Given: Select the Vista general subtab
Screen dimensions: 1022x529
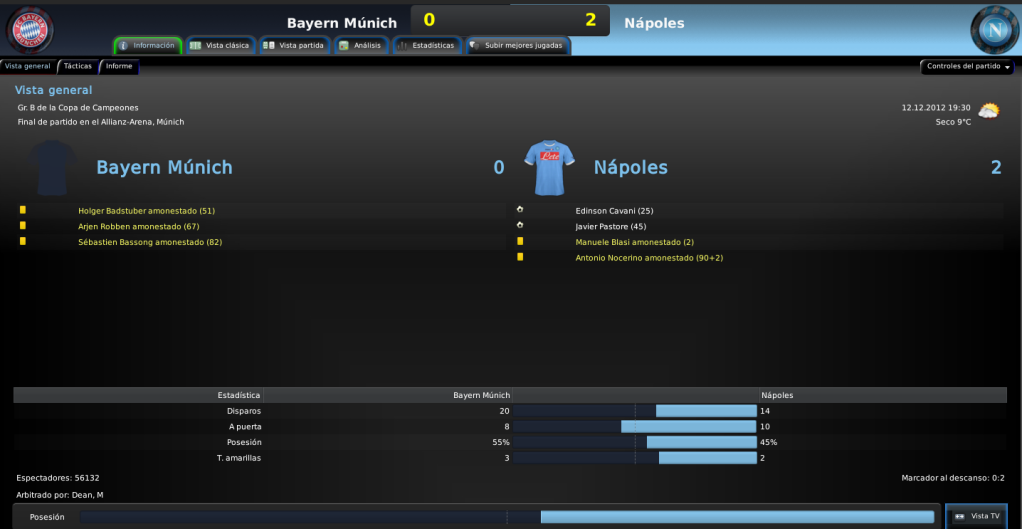Looking at the screenshot, I should (28, 66).
